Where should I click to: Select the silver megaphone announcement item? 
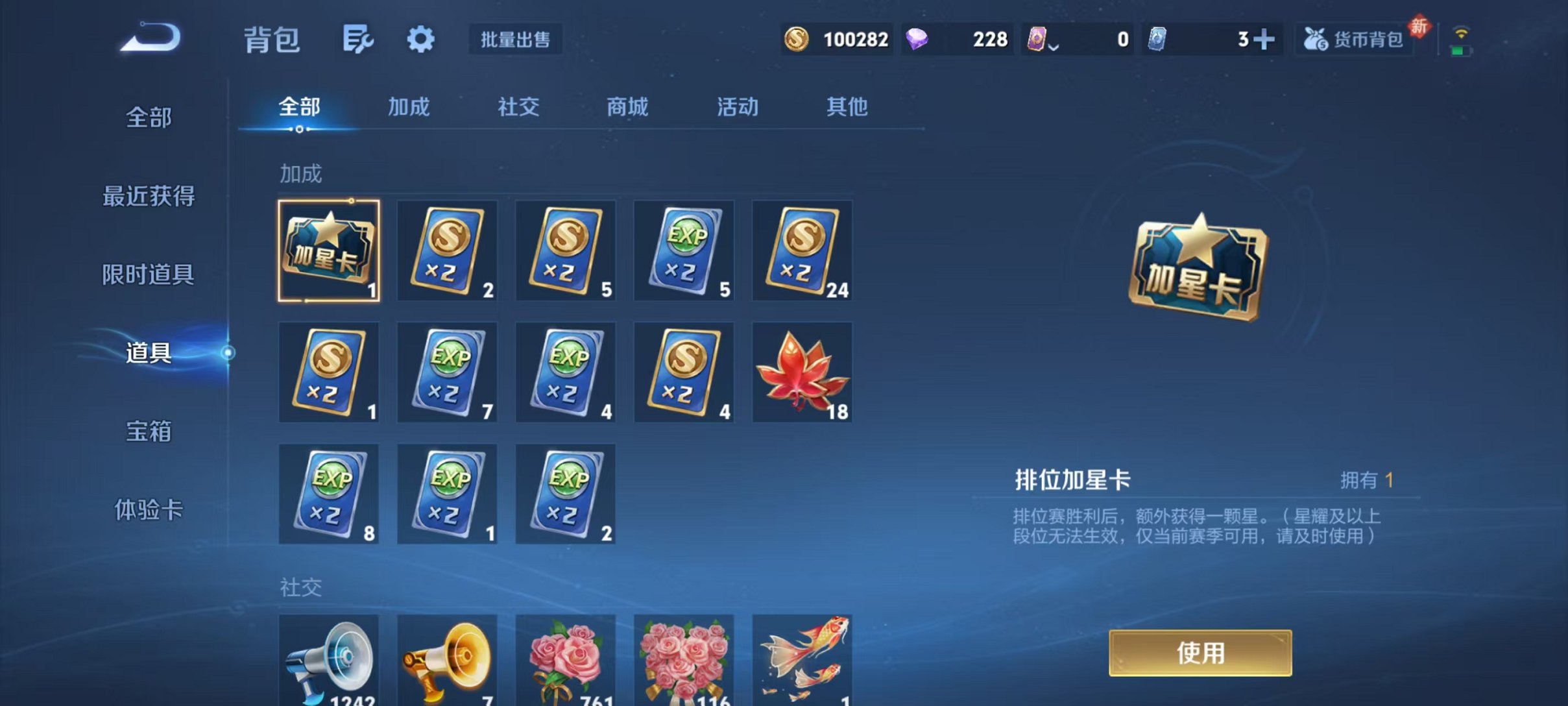click(x=328, y=657)
